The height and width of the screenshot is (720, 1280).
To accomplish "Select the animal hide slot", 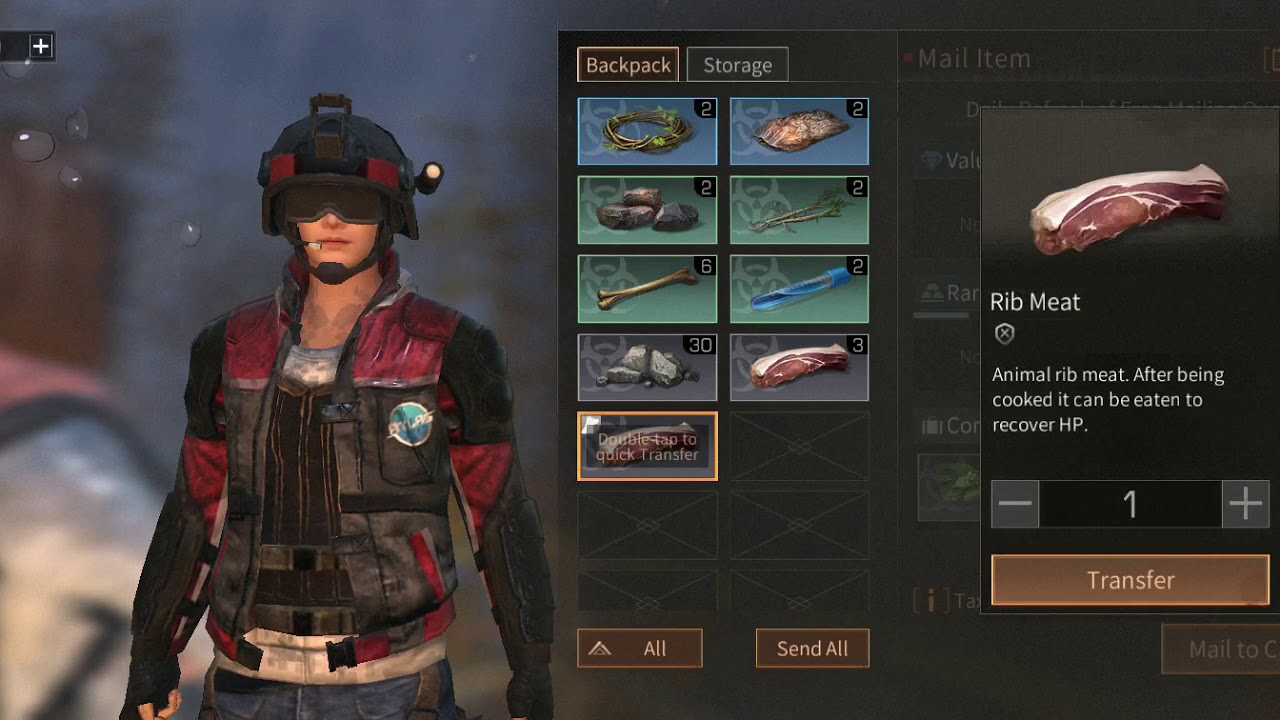I will point(799,131).
